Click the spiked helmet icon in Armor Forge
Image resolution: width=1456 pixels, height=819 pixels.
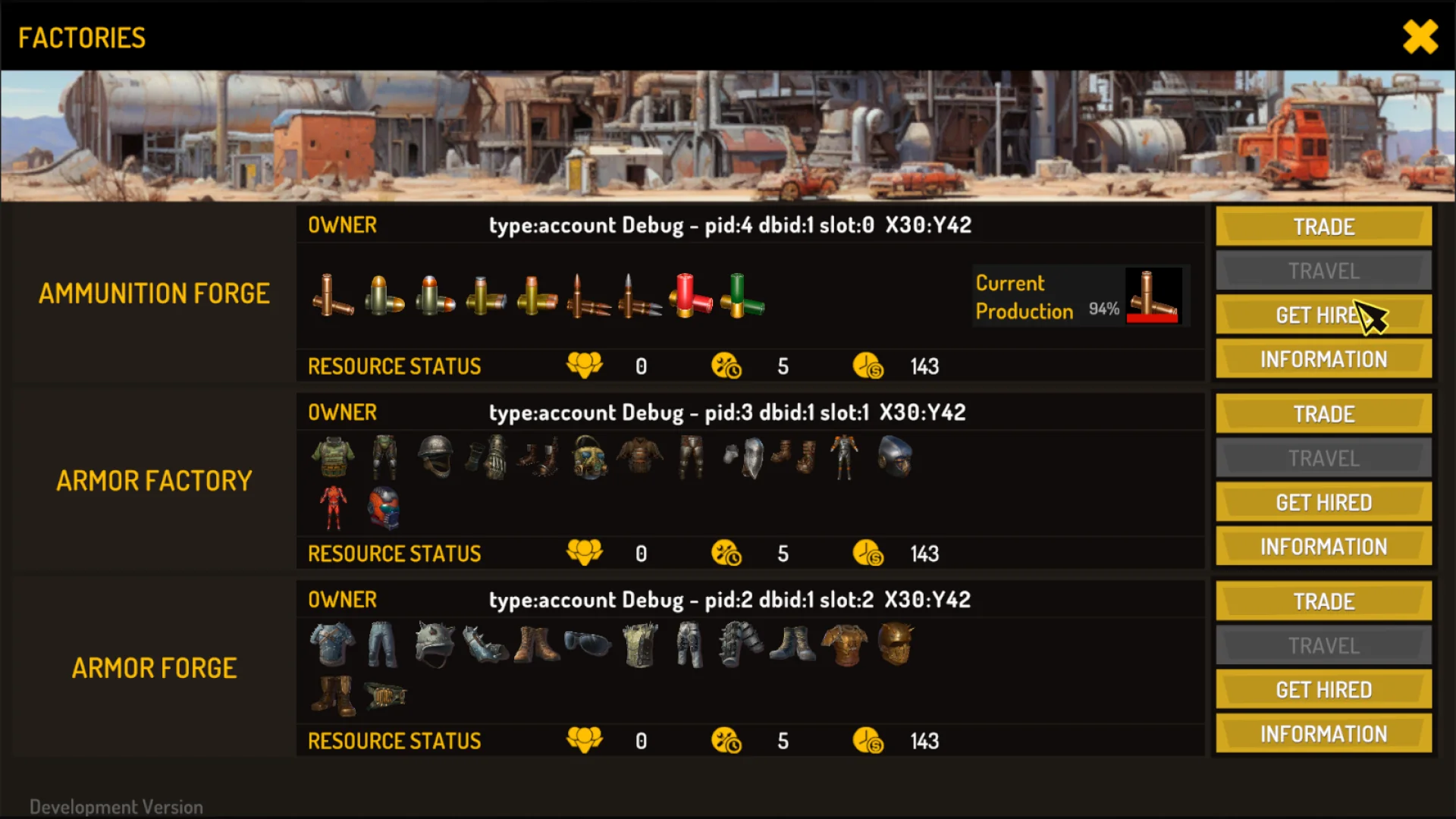point(436,645)
